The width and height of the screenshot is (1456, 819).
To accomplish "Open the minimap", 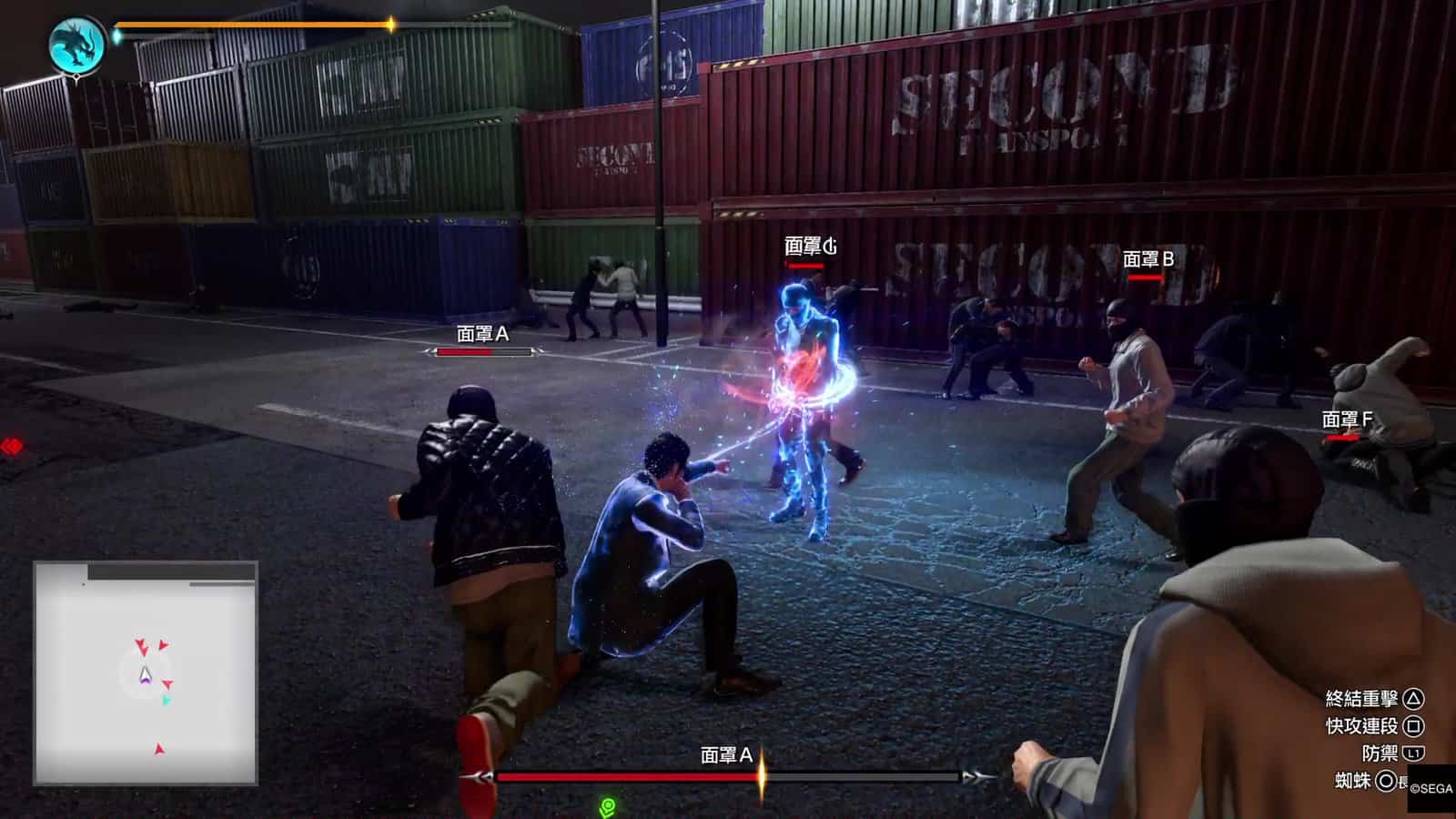I will pos(146,672).
